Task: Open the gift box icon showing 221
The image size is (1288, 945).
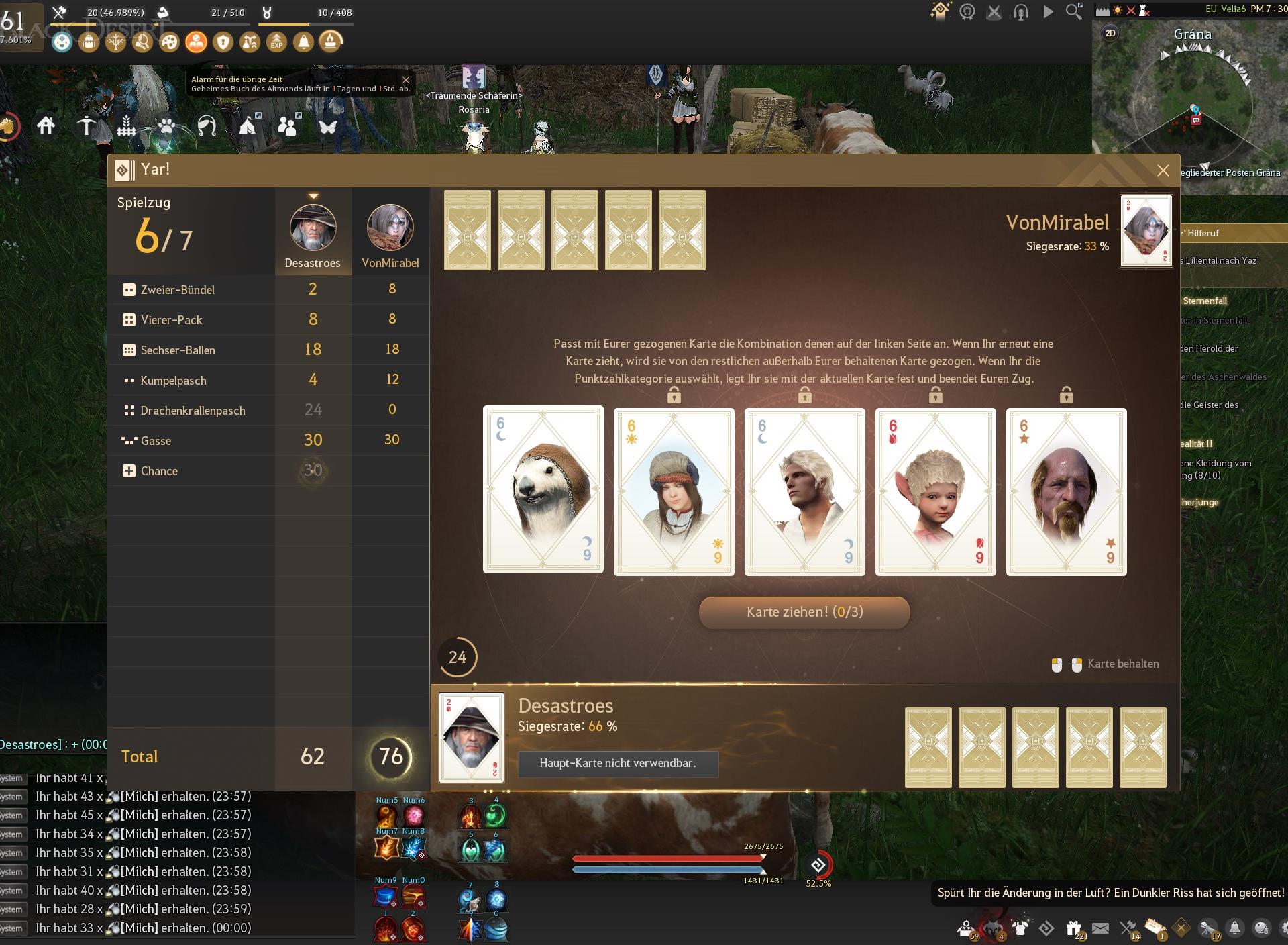Action: pos(1075,928)
